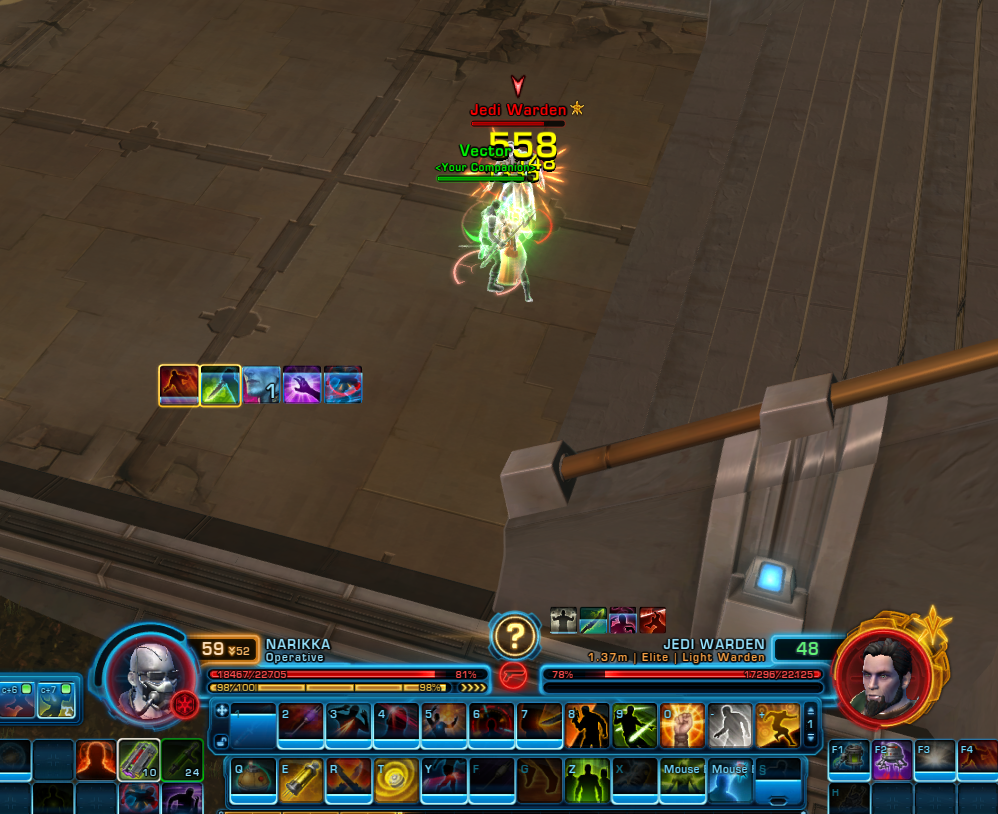This screenshot has height=814, width=998.
Task: Activate the yellow swirl ability on T
Action: click(396, 778)
